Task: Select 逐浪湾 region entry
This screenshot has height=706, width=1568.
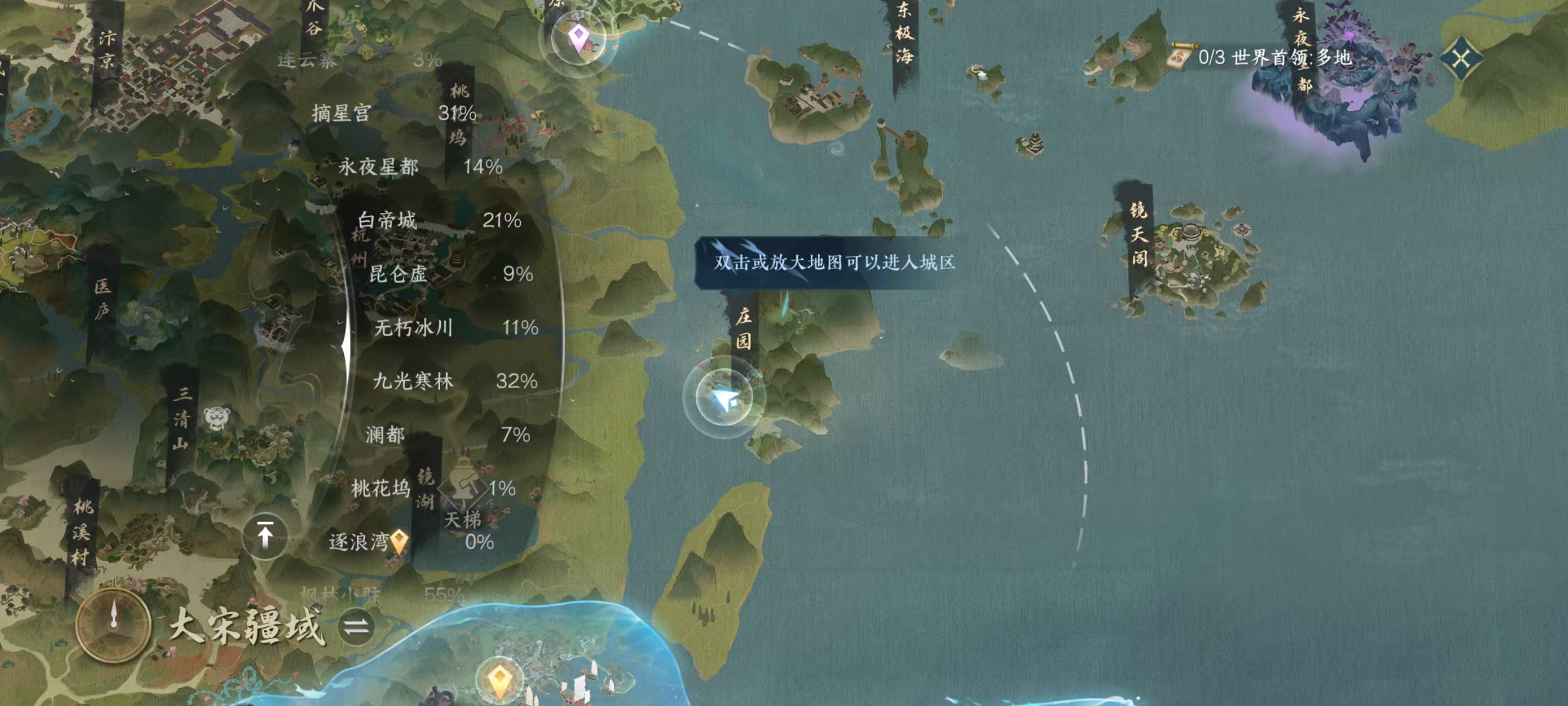Action: coord(359,542)
